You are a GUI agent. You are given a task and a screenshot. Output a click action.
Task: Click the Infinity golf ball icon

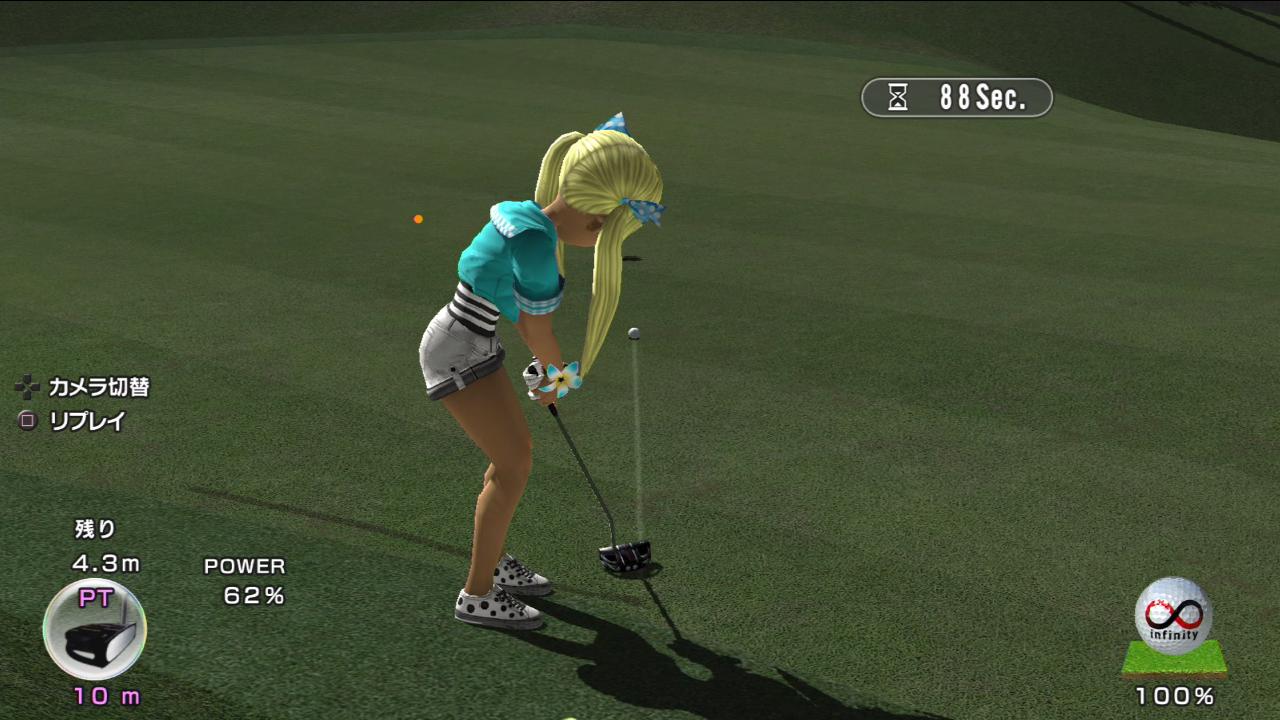(1173, 616)
